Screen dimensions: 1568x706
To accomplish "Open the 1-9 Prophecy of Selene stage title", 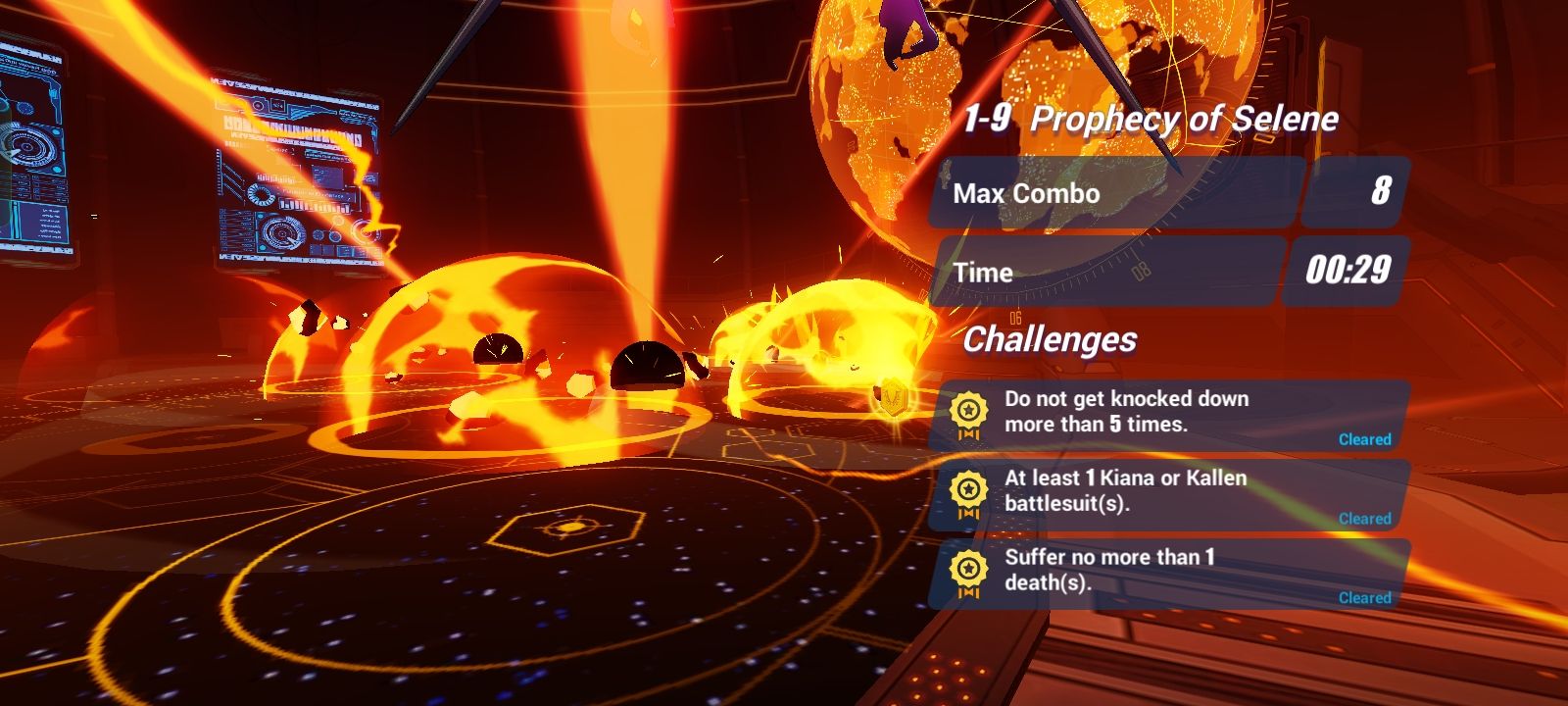I will point(1151,118).
